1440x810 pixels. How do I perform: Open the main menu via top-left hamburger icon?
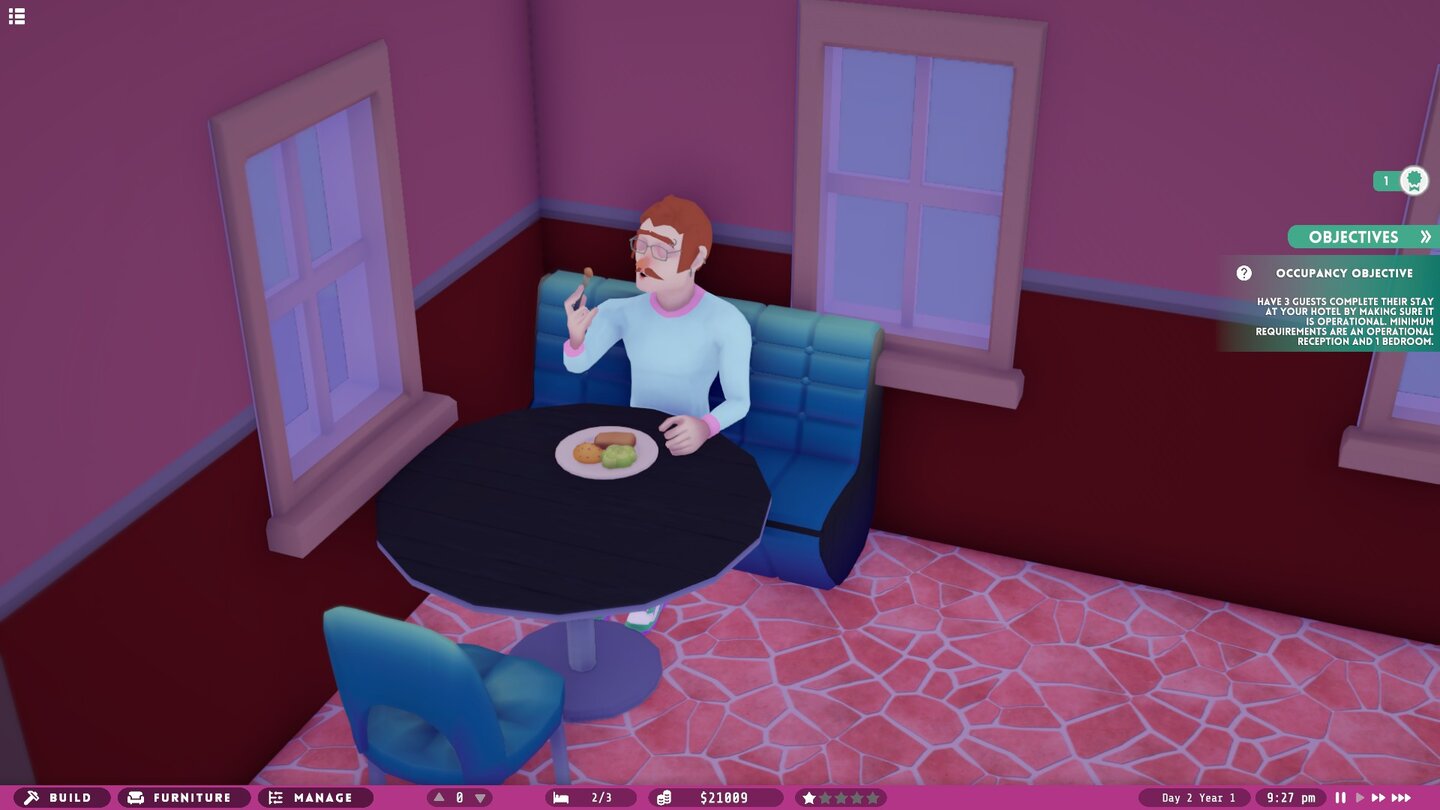click(x=16, y=16)
